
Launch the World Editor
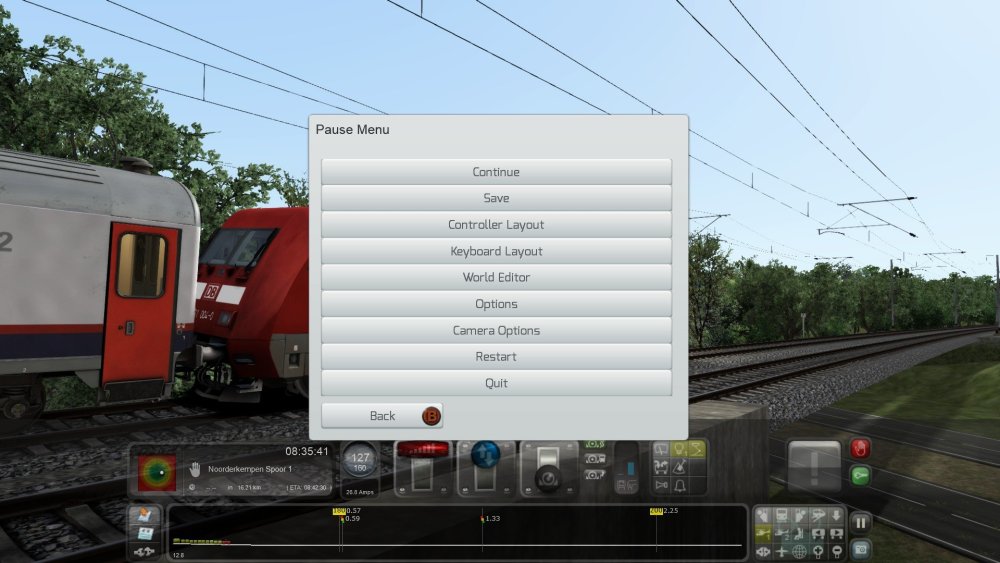pyautogui.click(x=496, y=277)
